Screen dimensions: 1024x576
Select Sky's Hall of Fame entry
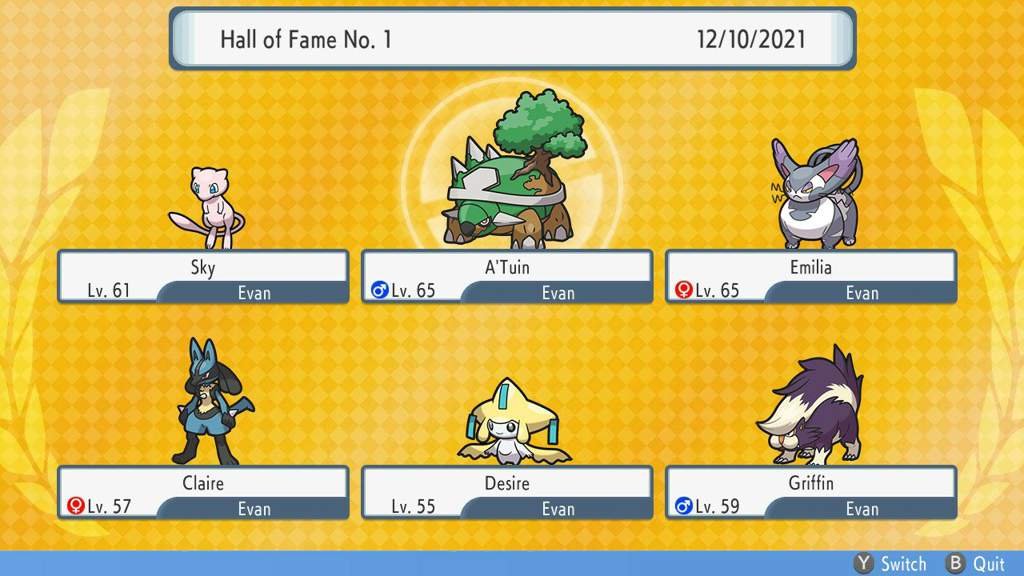[x=203, y=277]
